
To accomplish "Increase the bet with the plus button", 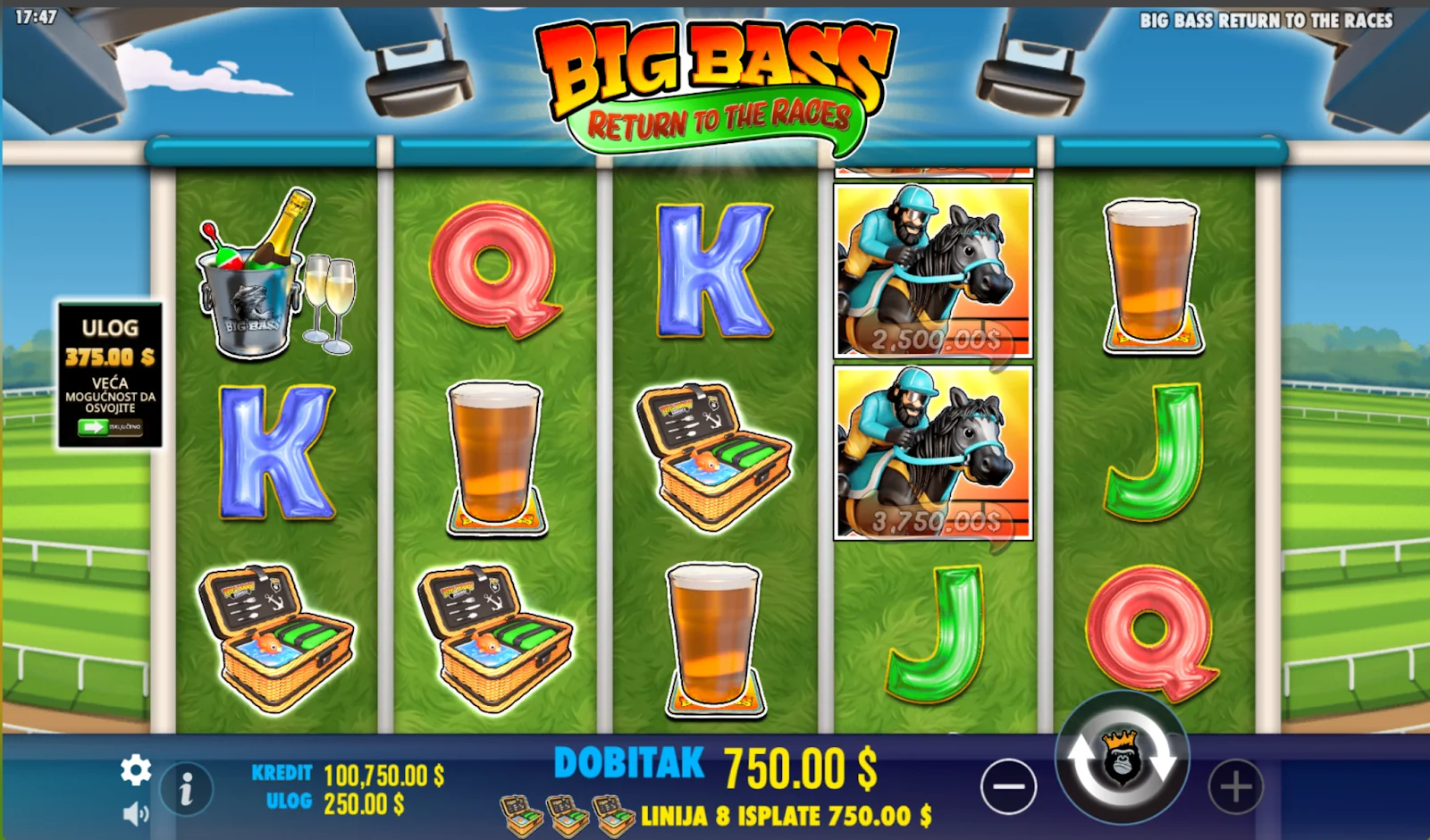I will 1235,787.
